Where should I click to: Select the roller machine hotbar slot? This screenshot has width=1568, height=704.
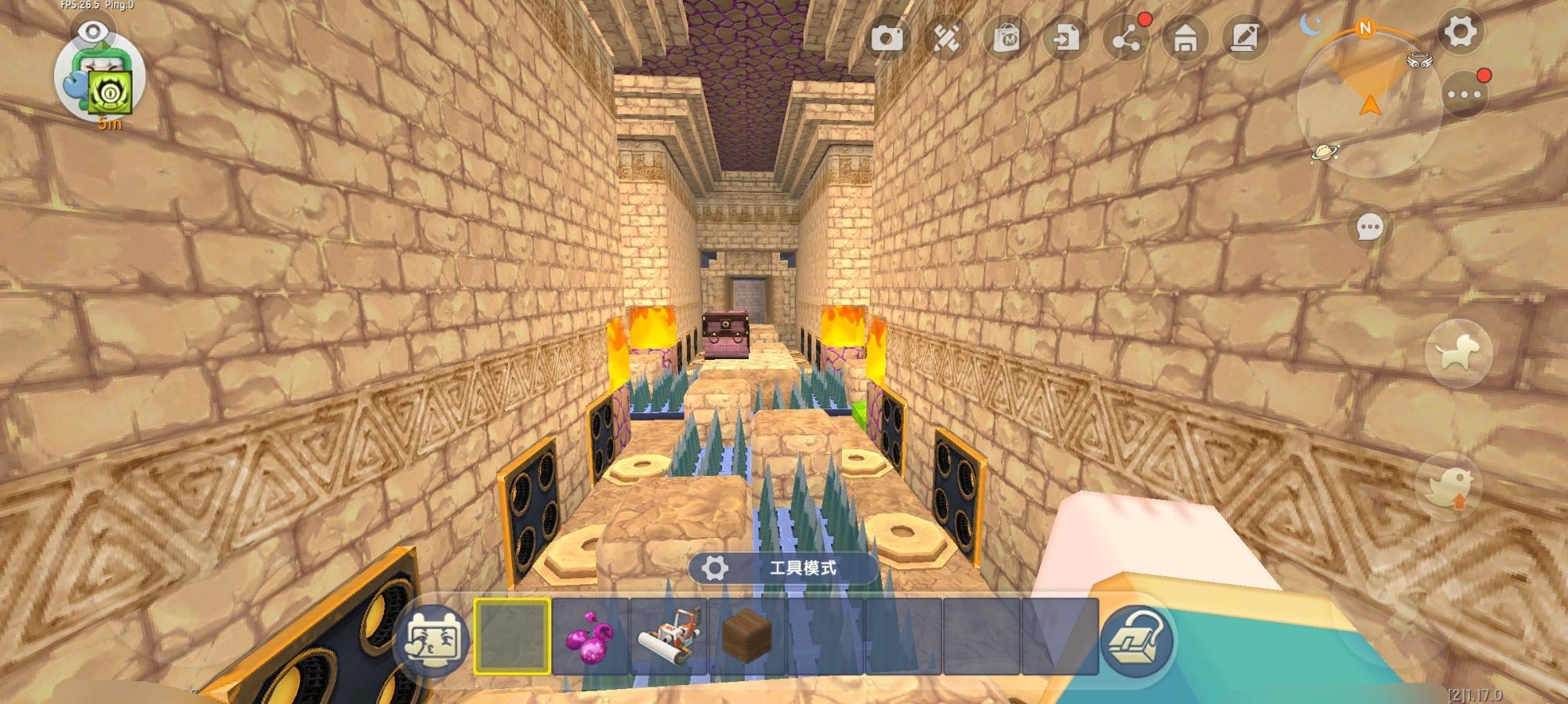tap(668, 636)
